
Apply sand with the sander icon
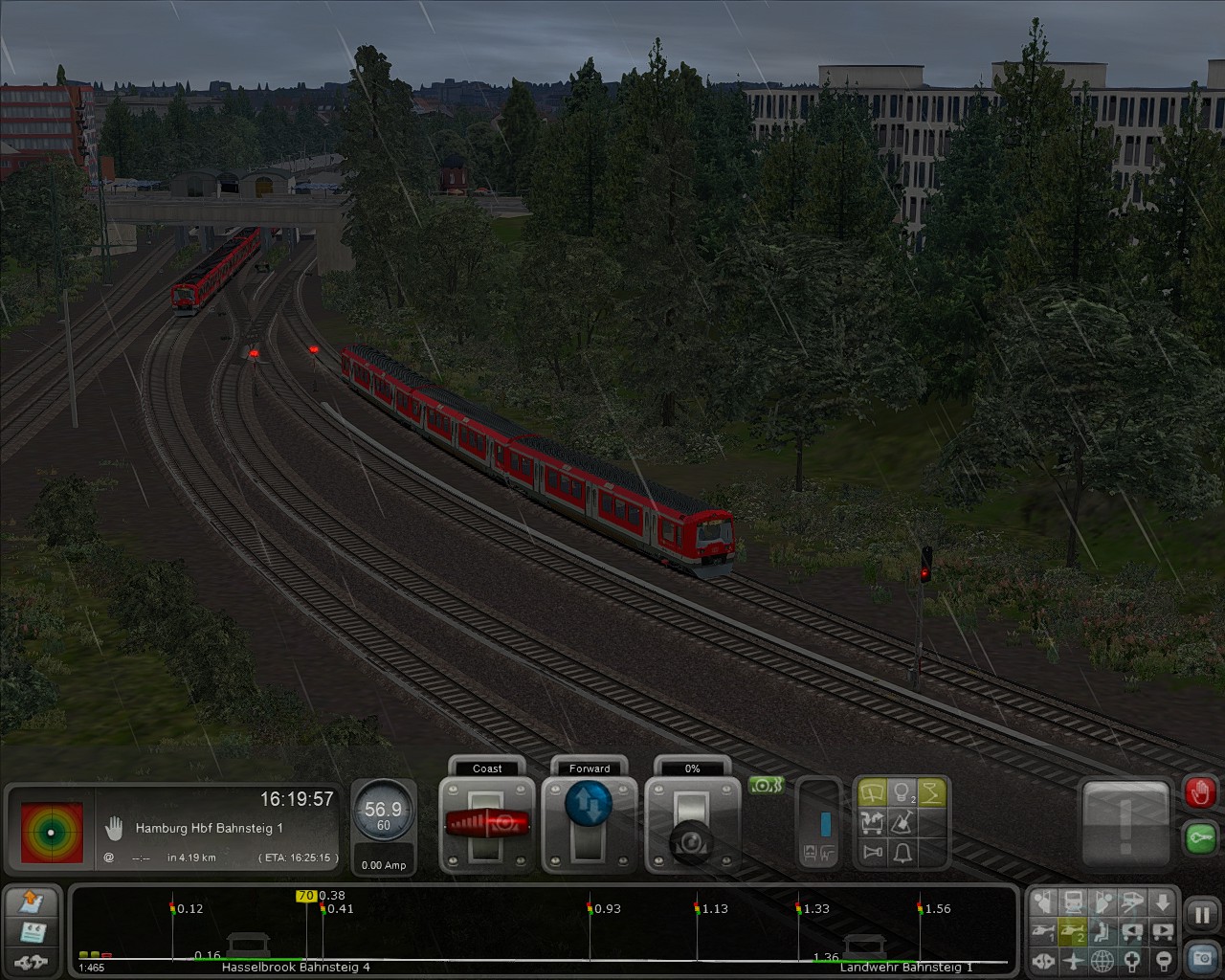pos(902,822)
